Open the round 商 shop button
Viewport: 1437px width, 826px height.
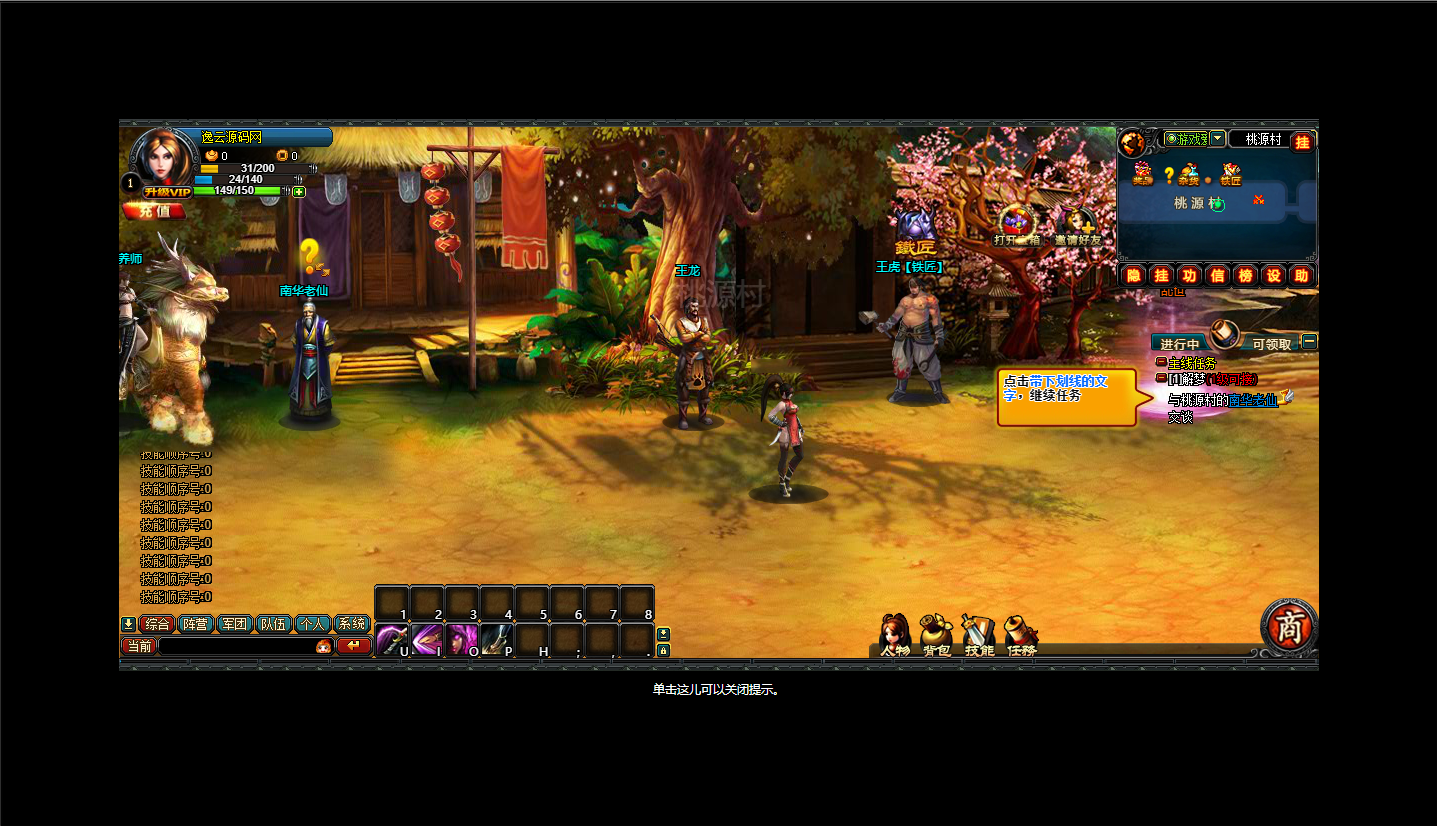[1289, 625]
